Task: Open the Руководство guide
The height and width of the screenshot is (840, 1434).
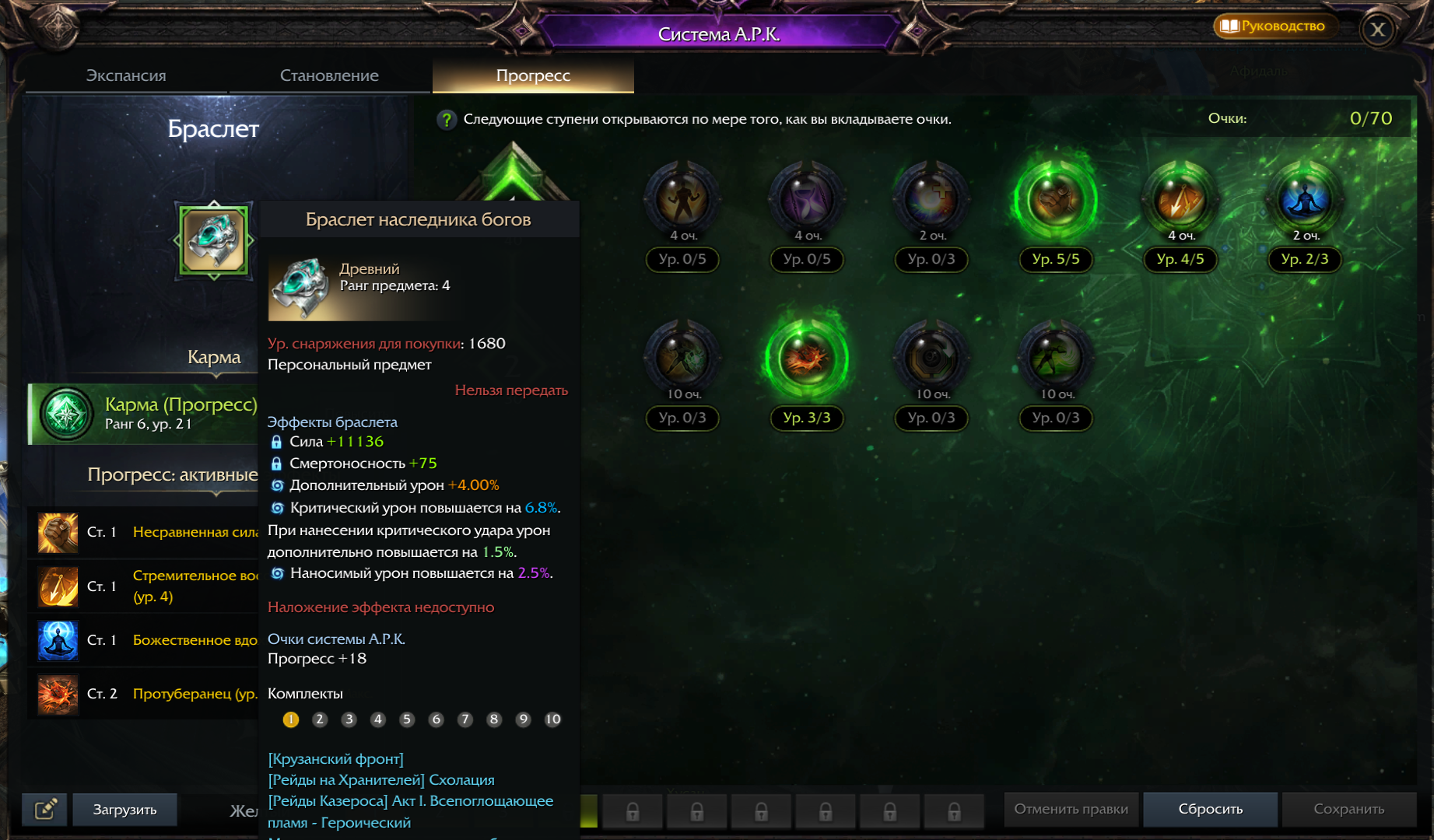Action: pos(1273,26)
